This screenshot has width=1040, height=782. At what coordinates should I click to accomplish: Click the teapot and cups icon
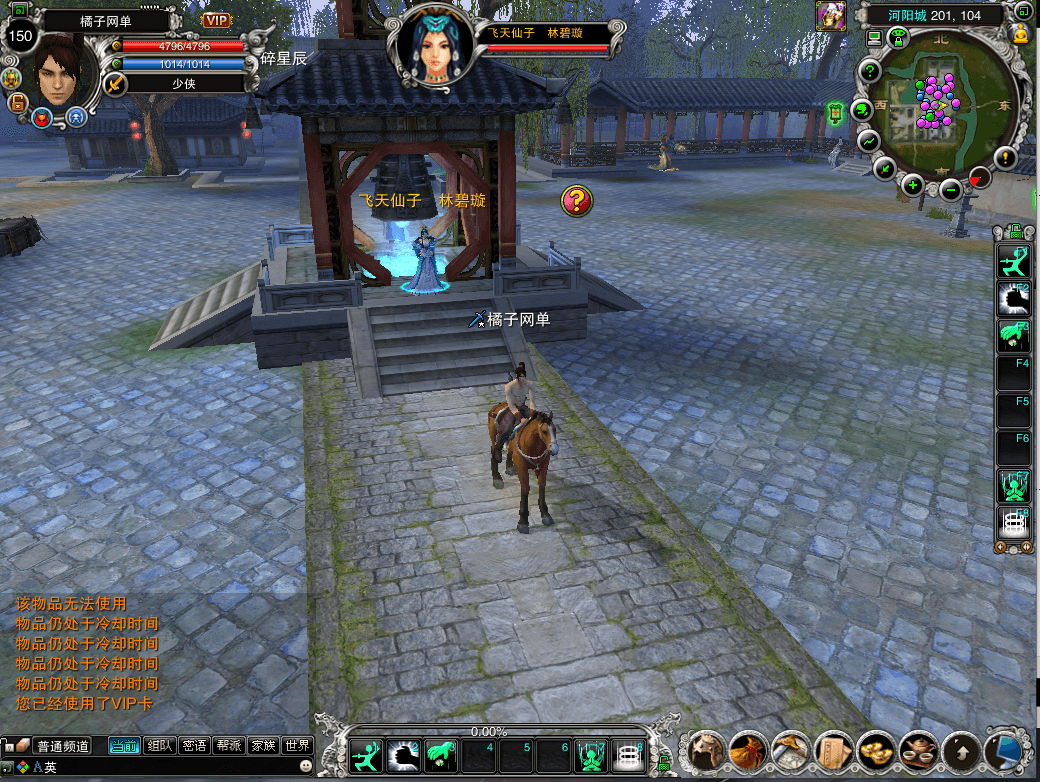point(917,749)
